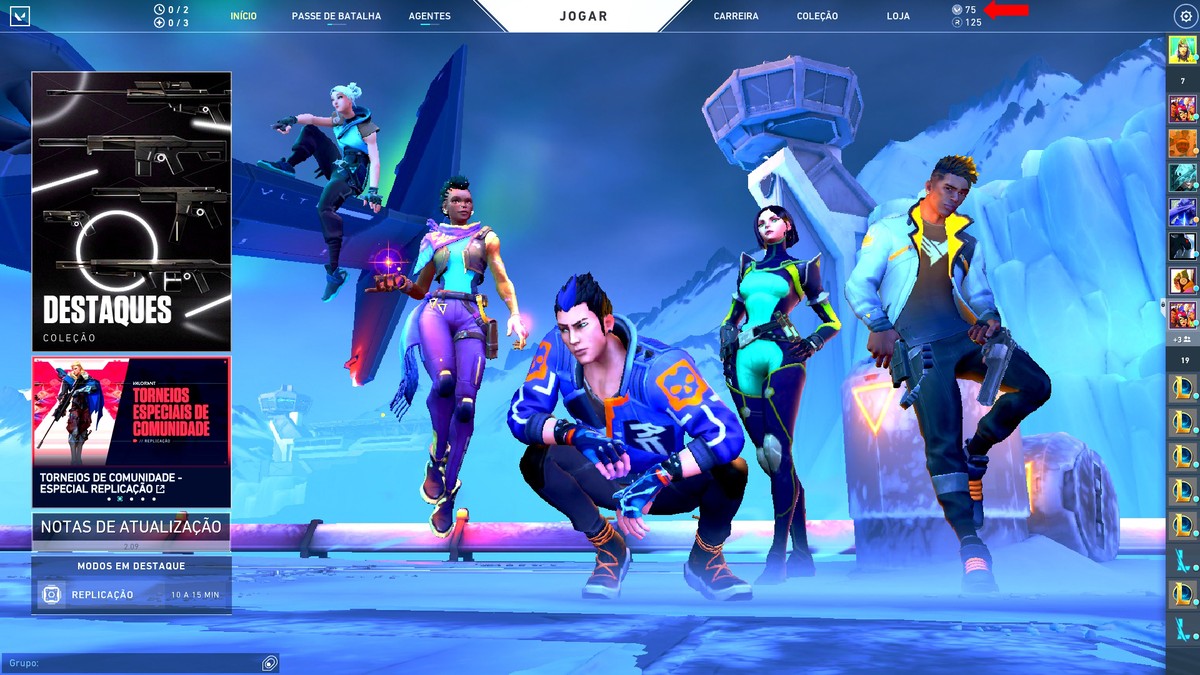Image resolution: width=1200 pixels, height=675 pixels.
Task: View the NOTAS DE ATUALIZAÇÃO patch notes
Action: (x=131, y=528)
